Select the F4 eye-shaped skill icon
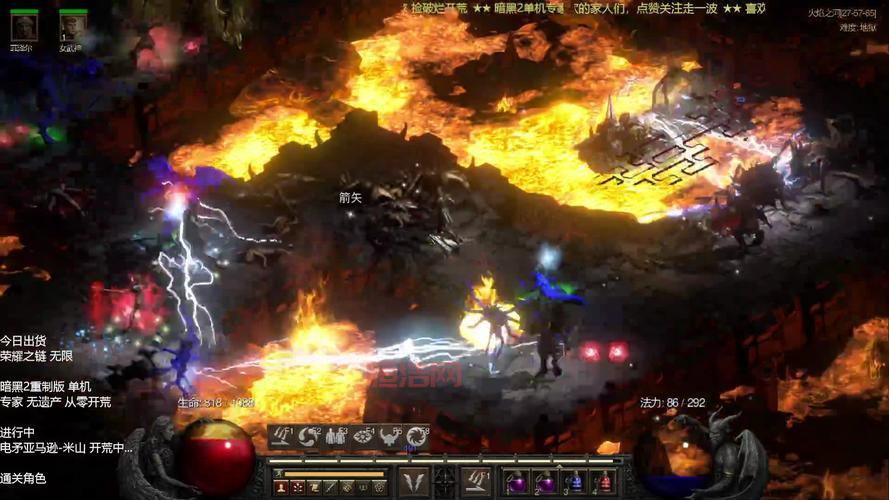889x500 pixels. click(x=362, y=436)
